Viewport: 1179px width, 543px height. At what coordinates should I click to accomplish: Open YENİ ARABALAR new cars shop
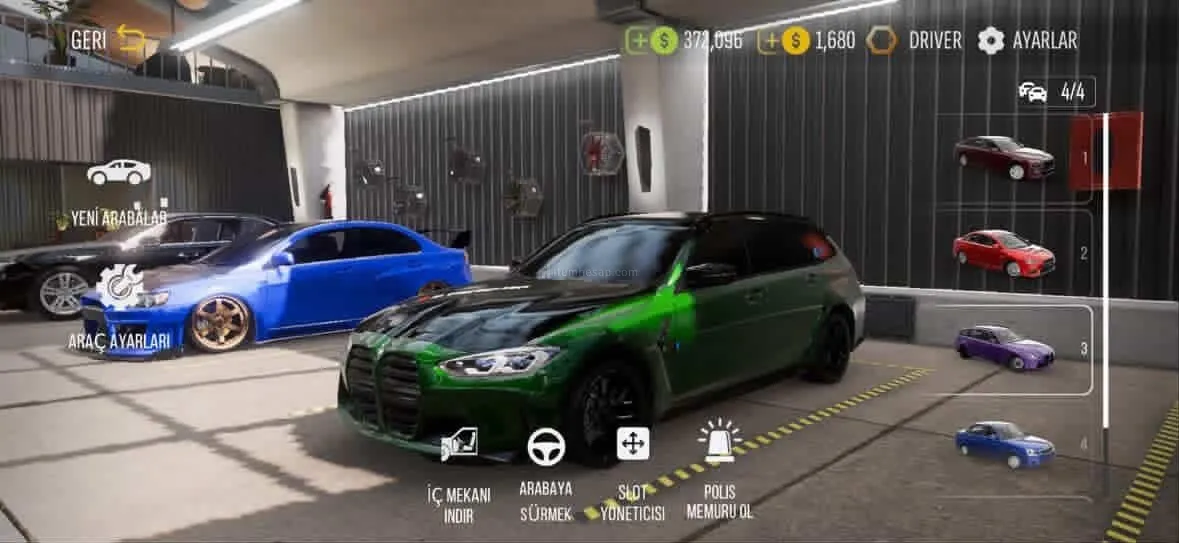pyautogui.click(x=118, y=192)
